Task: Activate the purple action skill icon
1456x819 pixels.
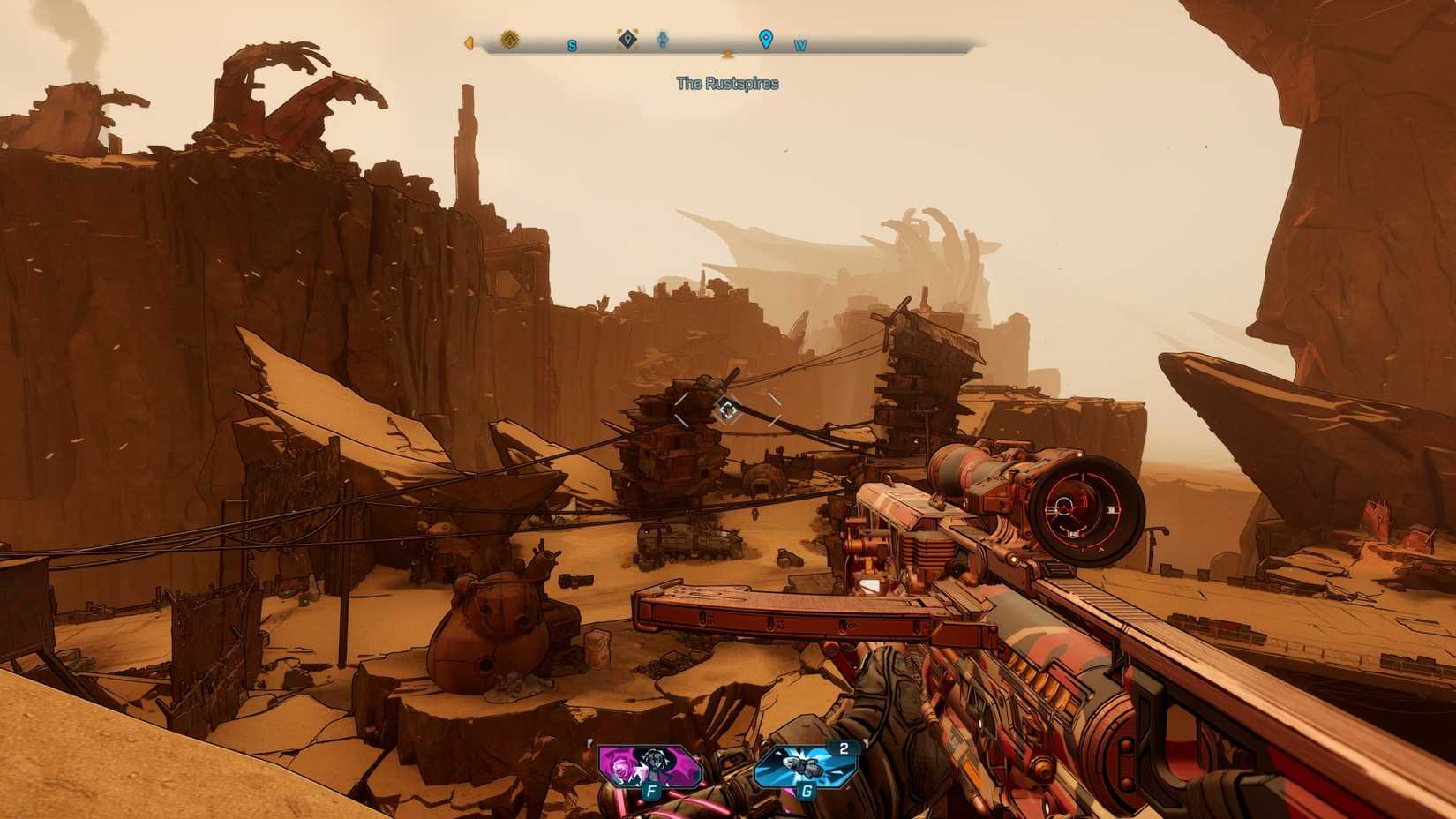Action: [649, 766]
